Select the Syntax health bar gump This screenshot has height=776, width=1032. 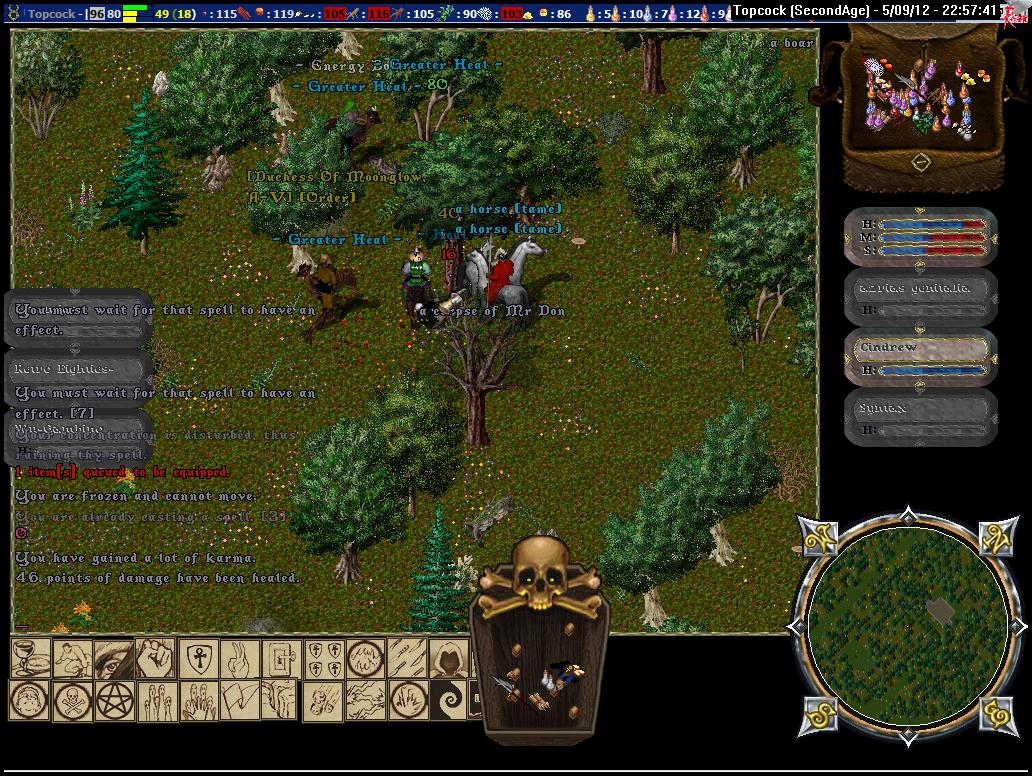[921, 417]
